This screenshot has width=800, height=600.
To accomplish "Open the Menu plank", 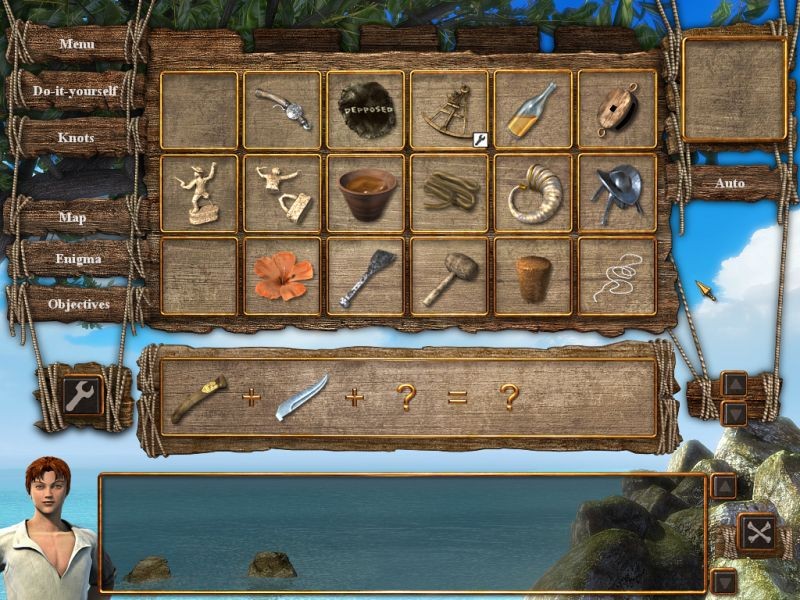I will pyautogui.click(x=77, y=44).
